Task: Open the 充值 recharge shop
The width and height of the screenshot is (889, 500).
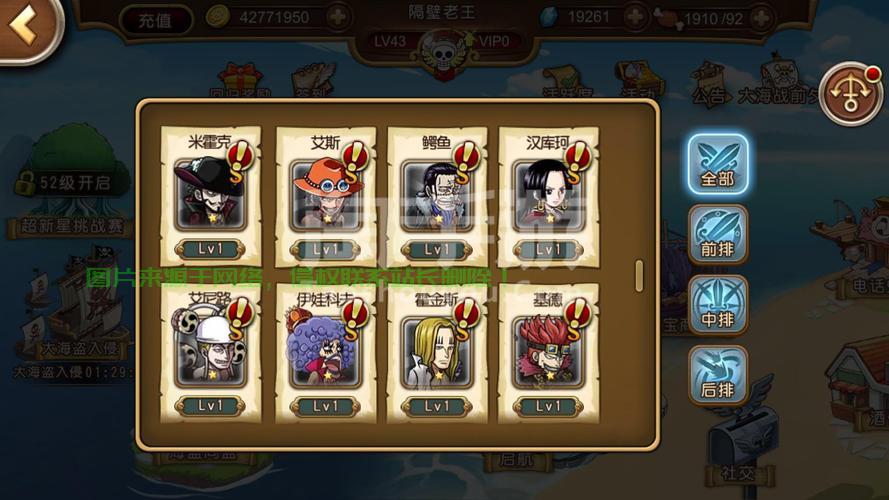Action: pos(156,18)
